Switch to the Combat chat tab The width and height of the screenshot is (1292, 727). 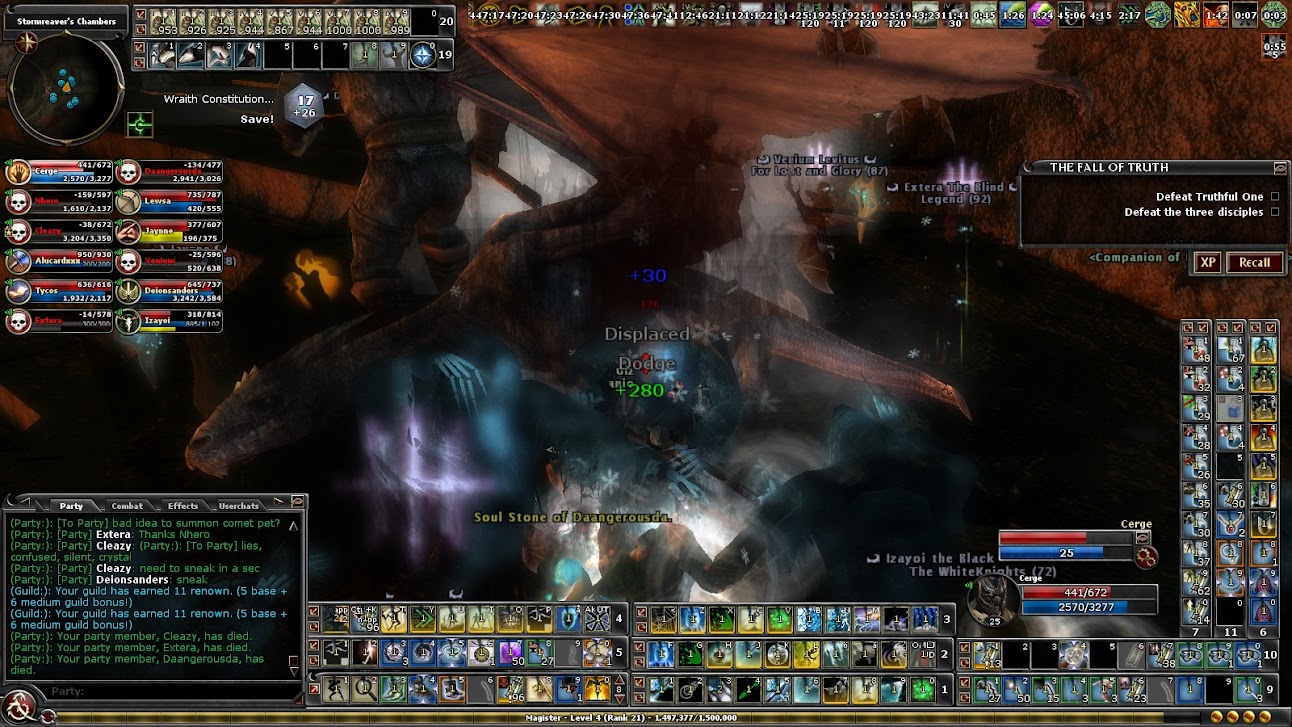[127, 506]
